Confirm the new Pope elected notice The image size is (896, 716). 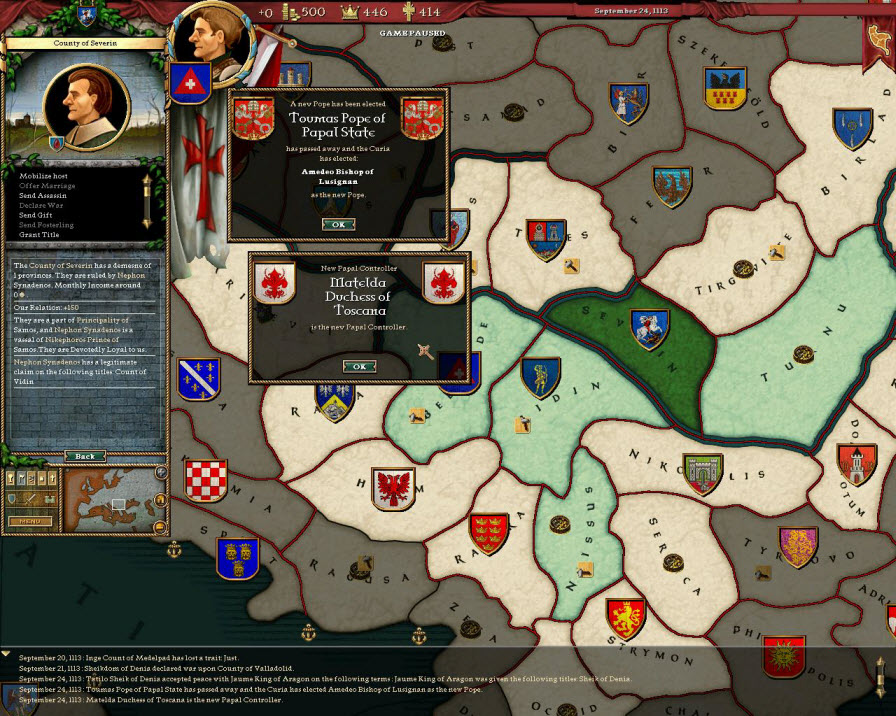[x=338, y=224]
